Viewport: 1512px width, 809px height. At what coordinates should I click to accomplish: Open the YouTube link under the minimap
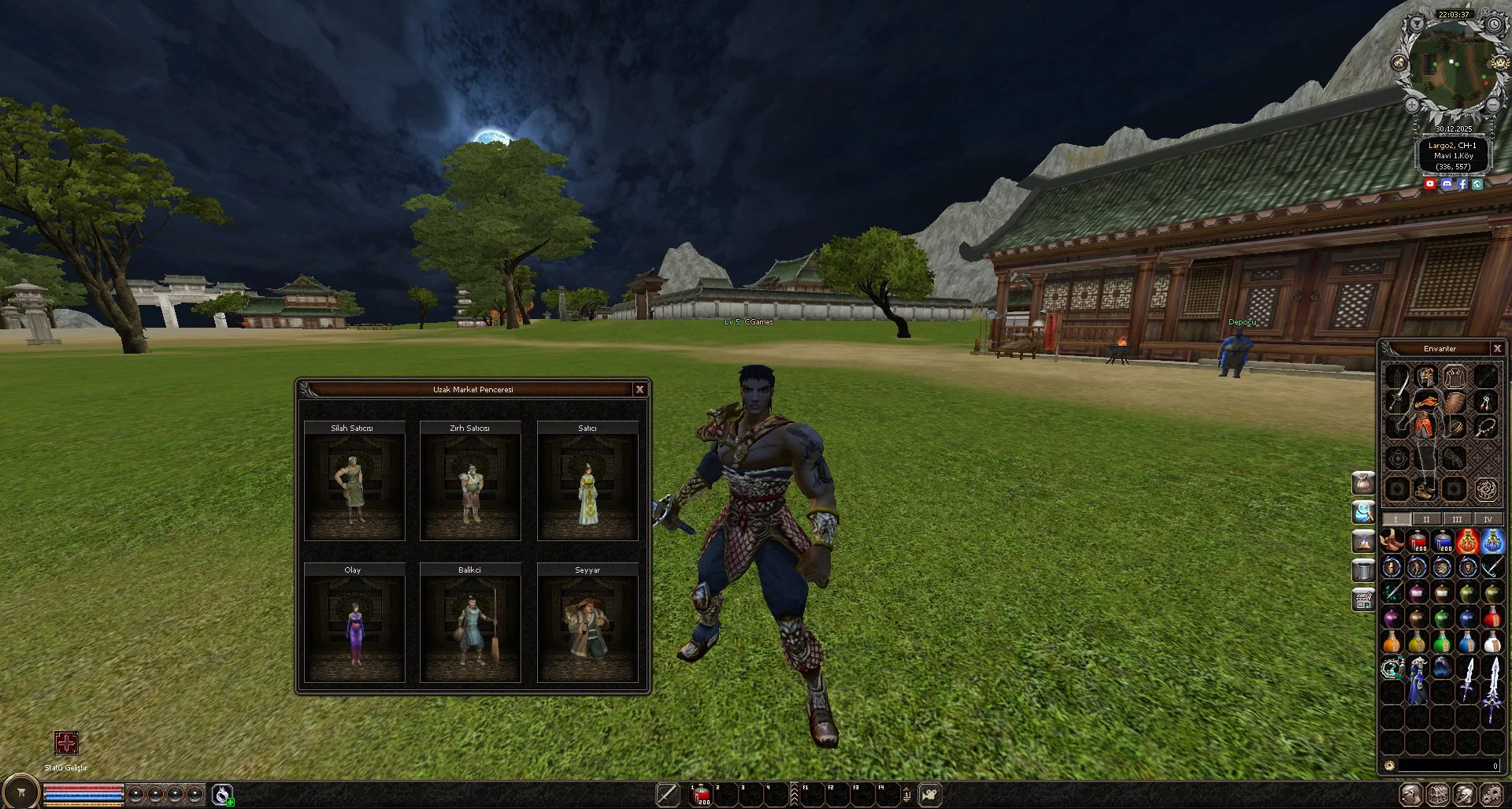1430,184
